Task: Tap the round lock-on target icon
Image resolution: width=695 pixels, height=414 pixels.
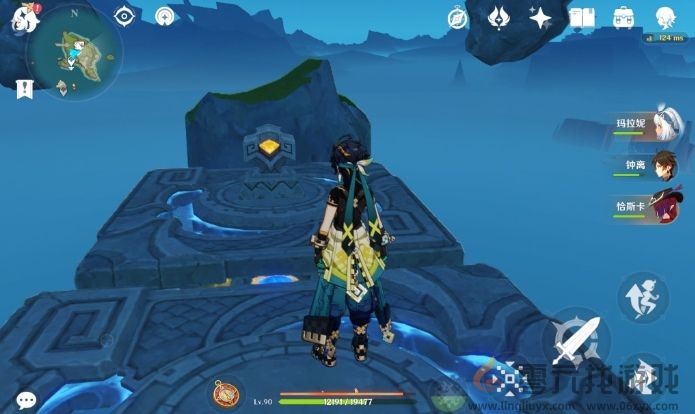Action: click(x=166, y=16)
